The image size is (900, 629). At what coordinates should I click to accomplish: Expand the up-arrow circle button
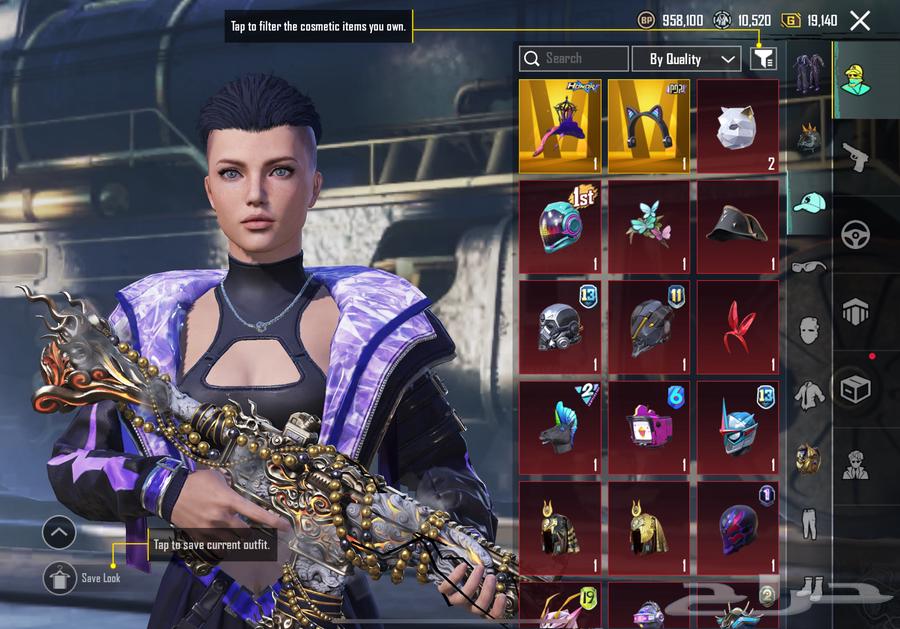coord(59,533)
